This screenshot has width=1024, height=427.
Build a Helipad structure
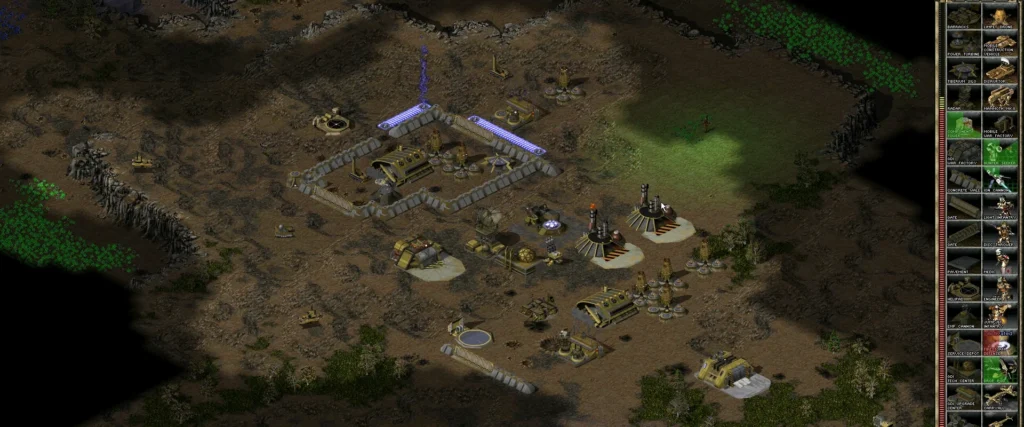962,291
